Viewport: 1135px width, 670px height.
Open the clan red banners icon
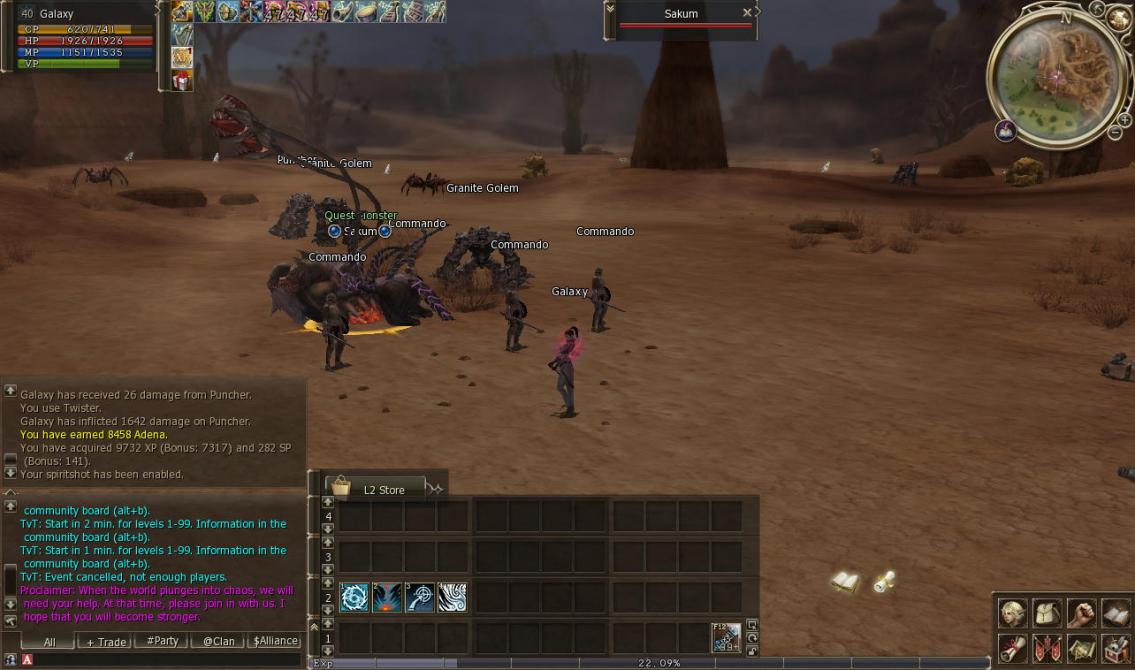click(1047, 648)
